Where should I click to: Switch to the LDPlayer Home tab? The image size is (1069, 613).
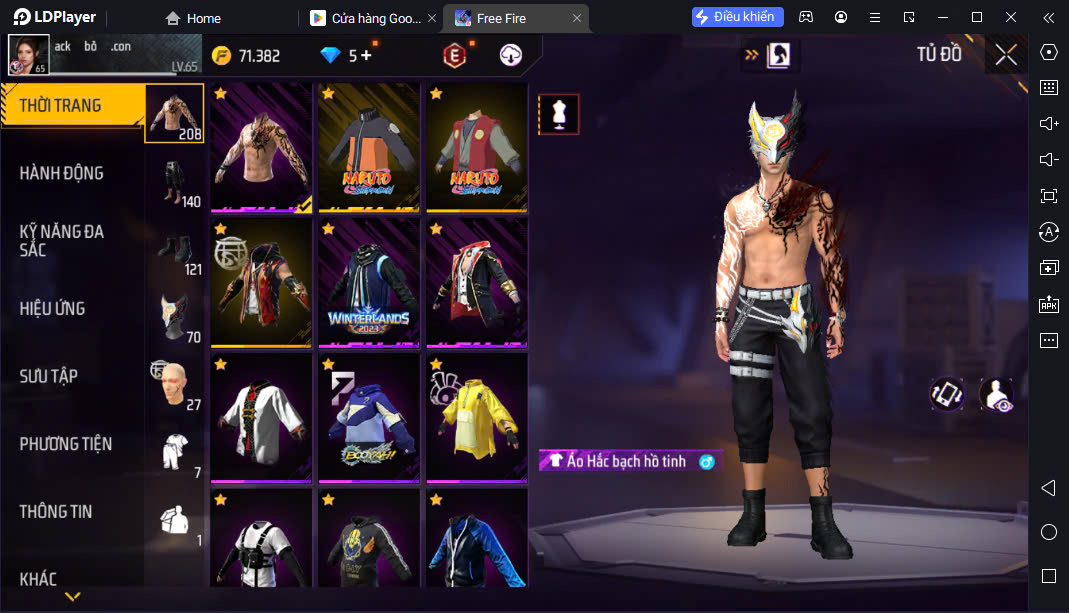194,18
